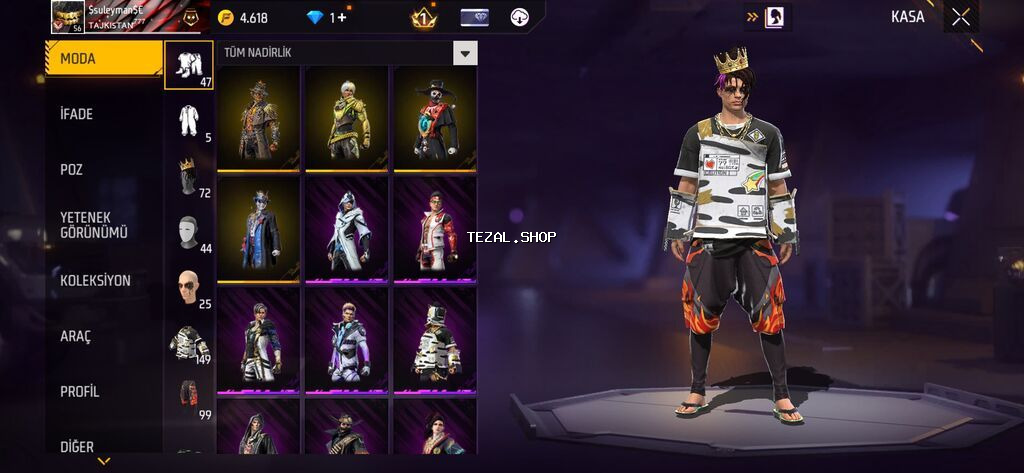
Task: Open the TÜM NADİRLİK rarity dropdown
Action: (465, 53)
